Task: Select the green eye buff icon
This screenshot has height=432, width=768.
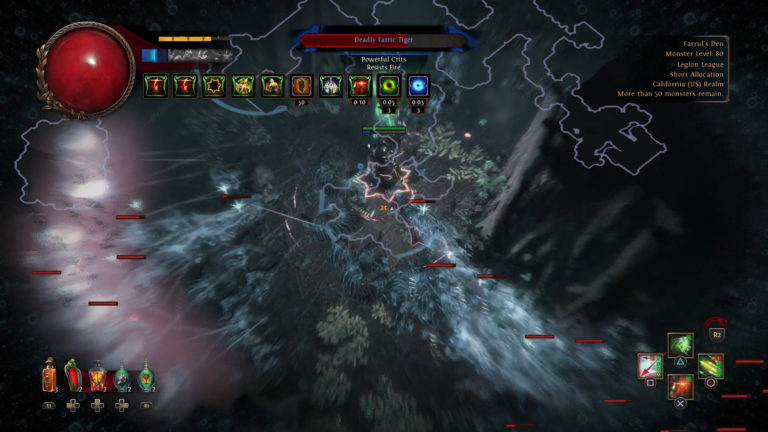Action: pyautogui.click(x=389, y=86)
